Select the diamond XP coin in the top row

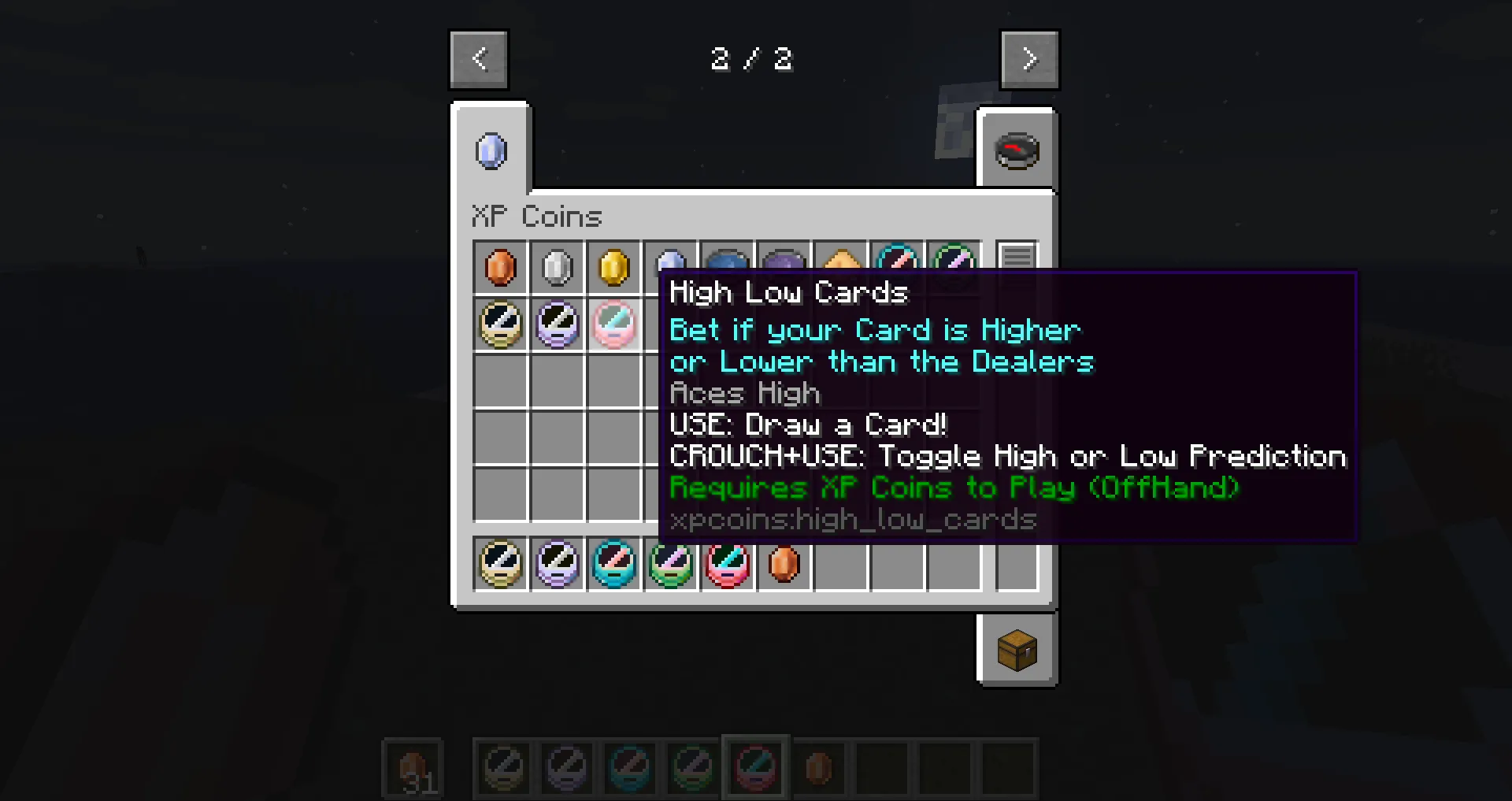click(x=671, y=264)
